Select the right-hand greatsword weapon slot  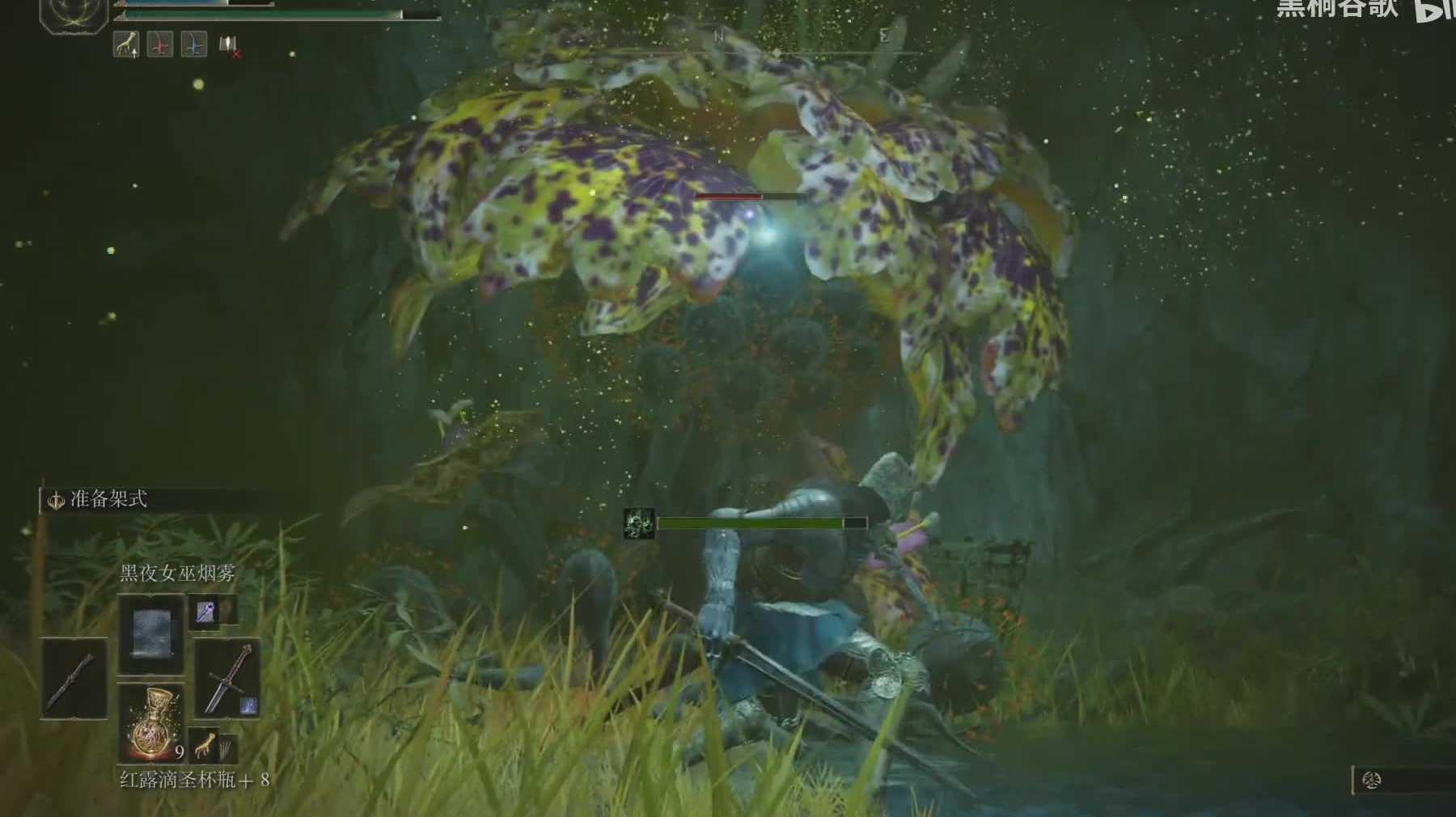pyautogui.click(x=227, y=678)
